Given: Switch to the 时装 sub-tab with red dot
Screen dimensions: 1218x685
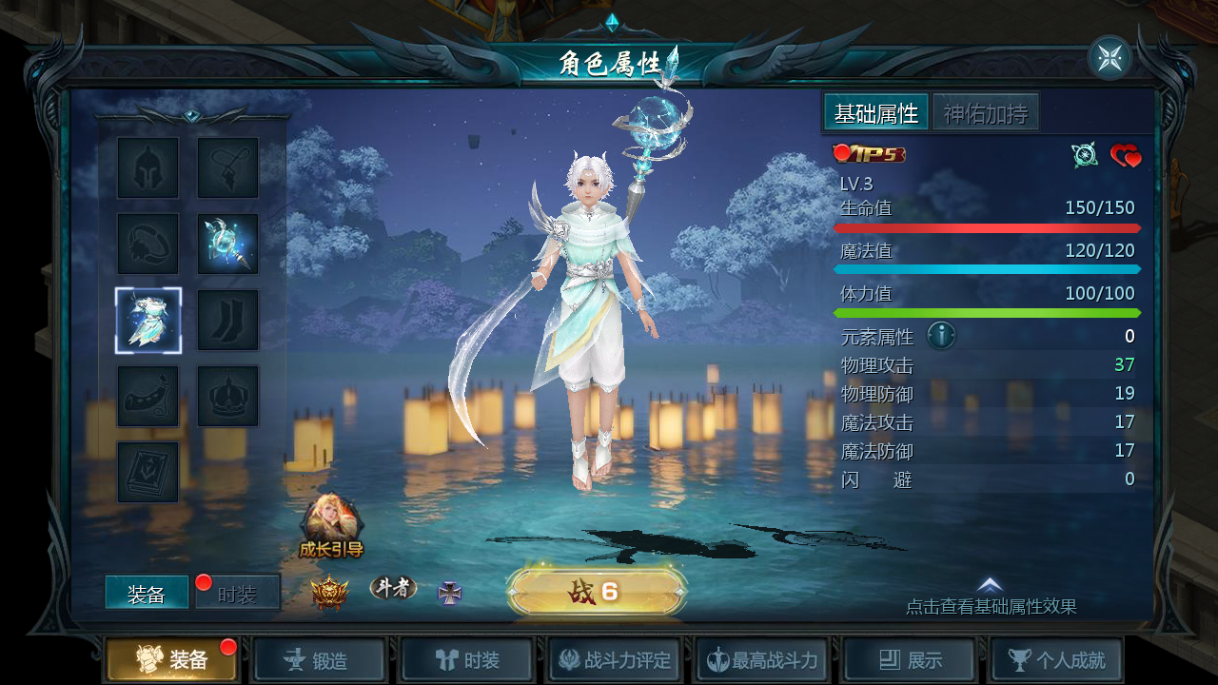Looking at the screenshot, I should point(237,594).
